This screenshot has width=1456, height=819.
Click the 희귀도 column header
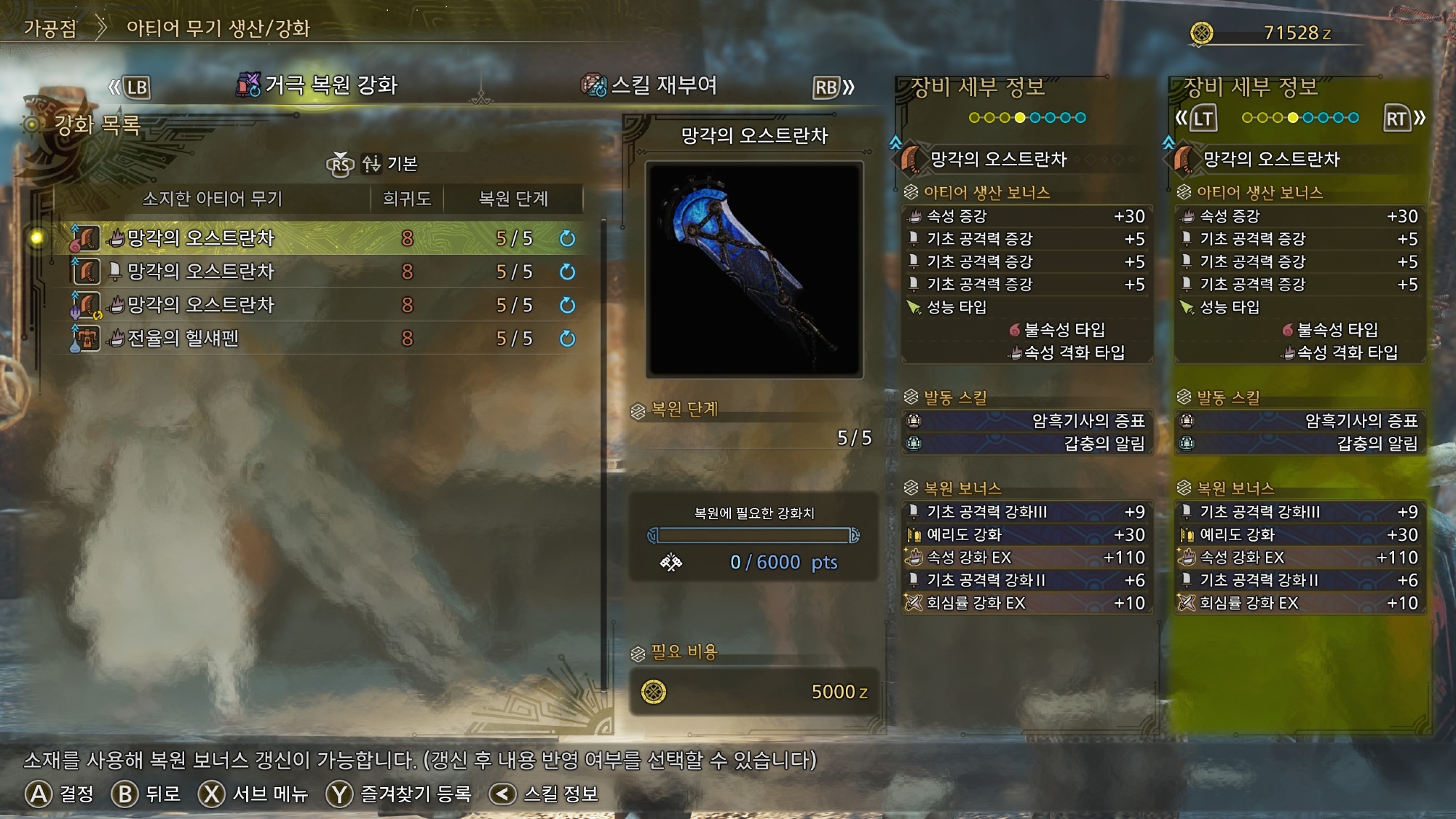click(406, 199)
